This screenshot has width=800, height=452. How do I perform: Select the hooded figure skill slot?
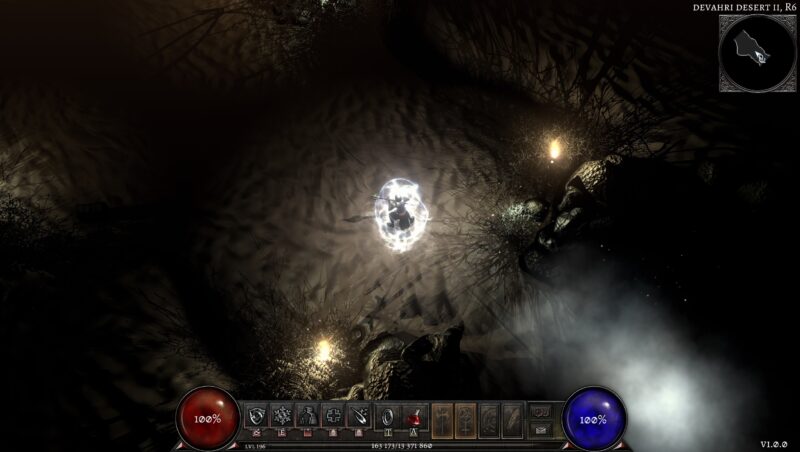coord(308,416)
